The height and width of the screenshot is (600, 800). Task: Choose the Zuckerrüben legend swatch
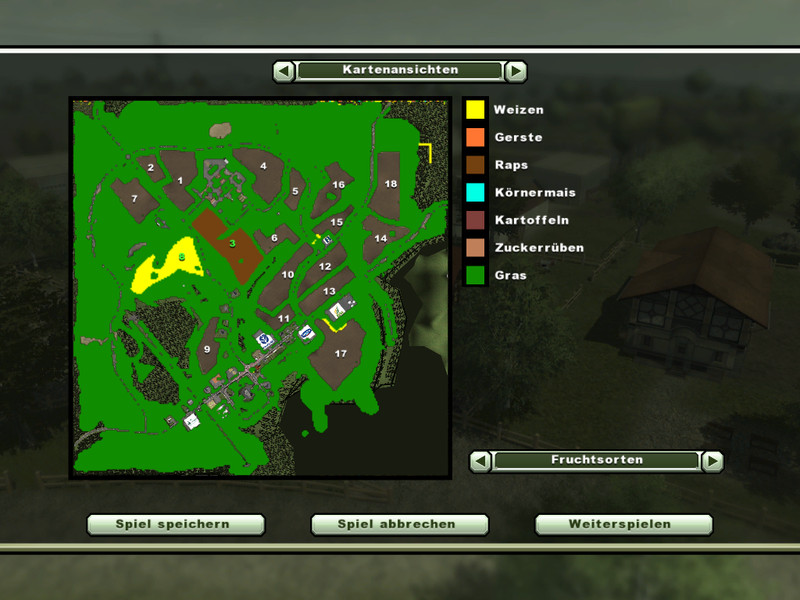(x=475, y=247)
